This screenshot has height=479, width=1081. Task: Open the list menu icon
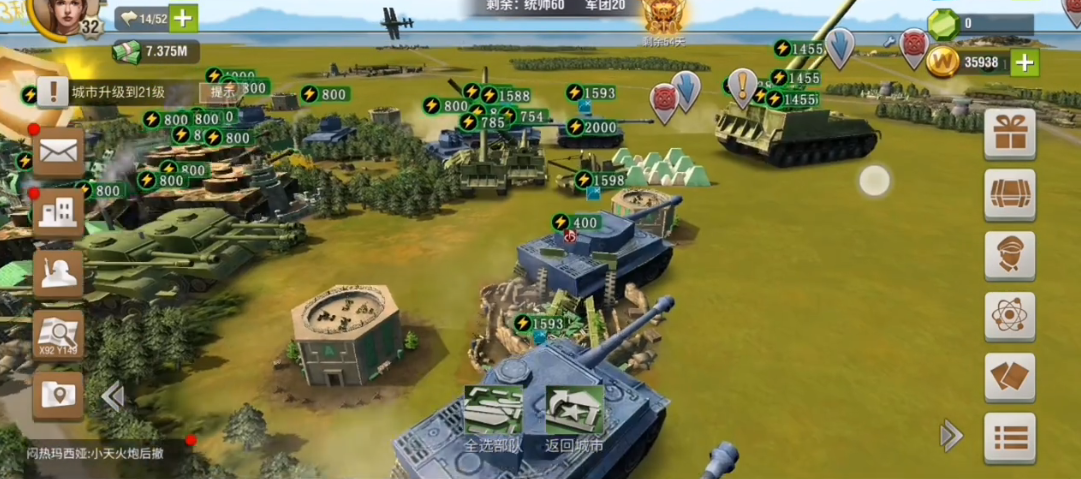tap(1009, 438)
